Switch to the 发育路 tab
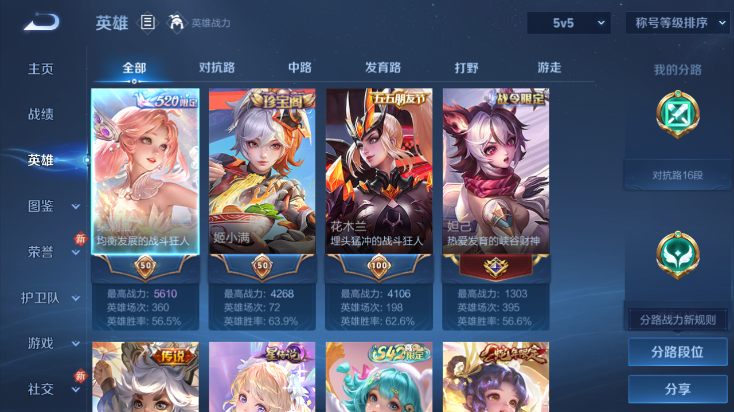734x412 pixels. (382, 68)
